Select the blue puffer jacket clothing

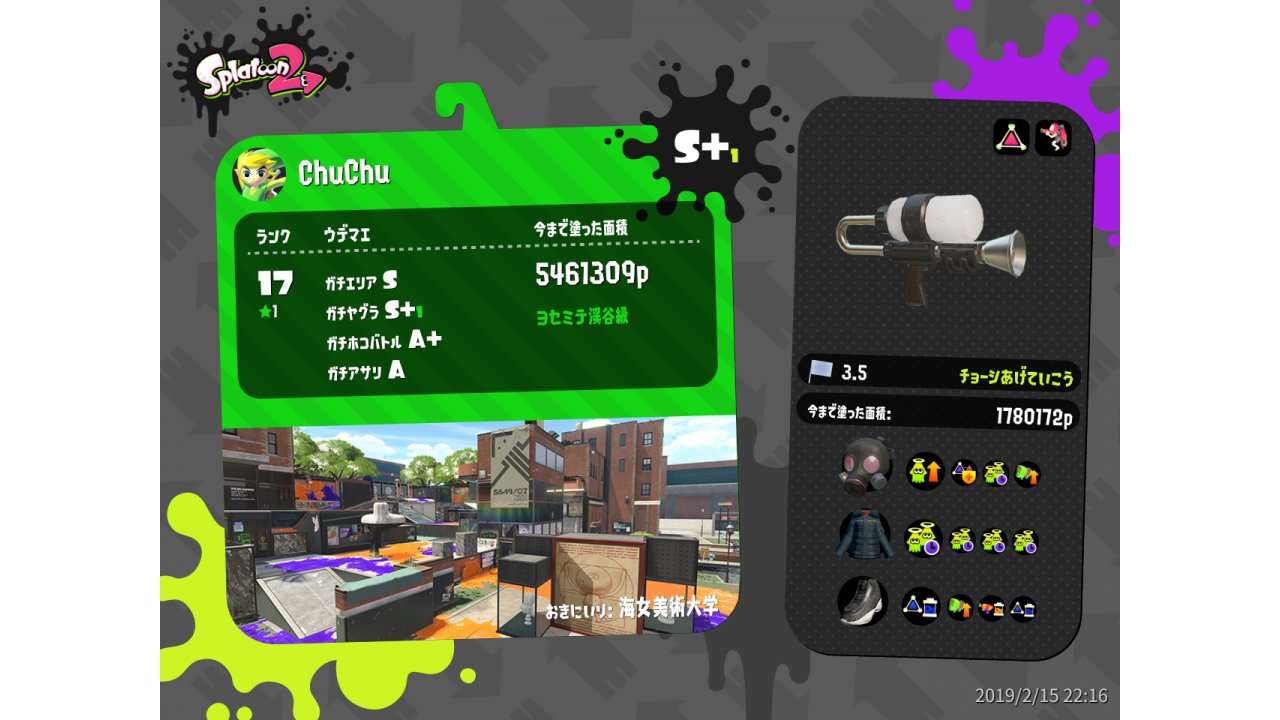(x=863, y=536)
